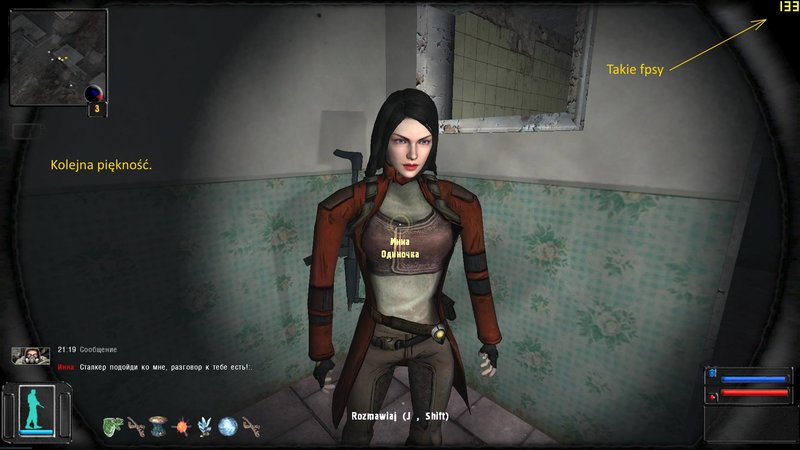Select the green leafy artifact icon
Screen dimensions: 800x450
(x=111, y=426)
